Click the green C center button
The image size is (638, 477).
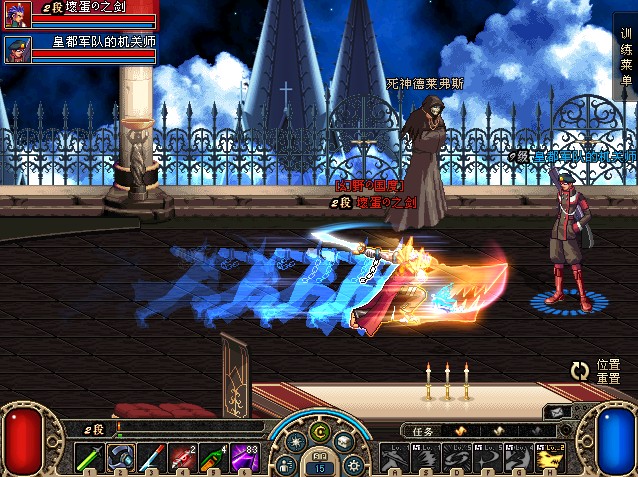(x=320, y=432)
